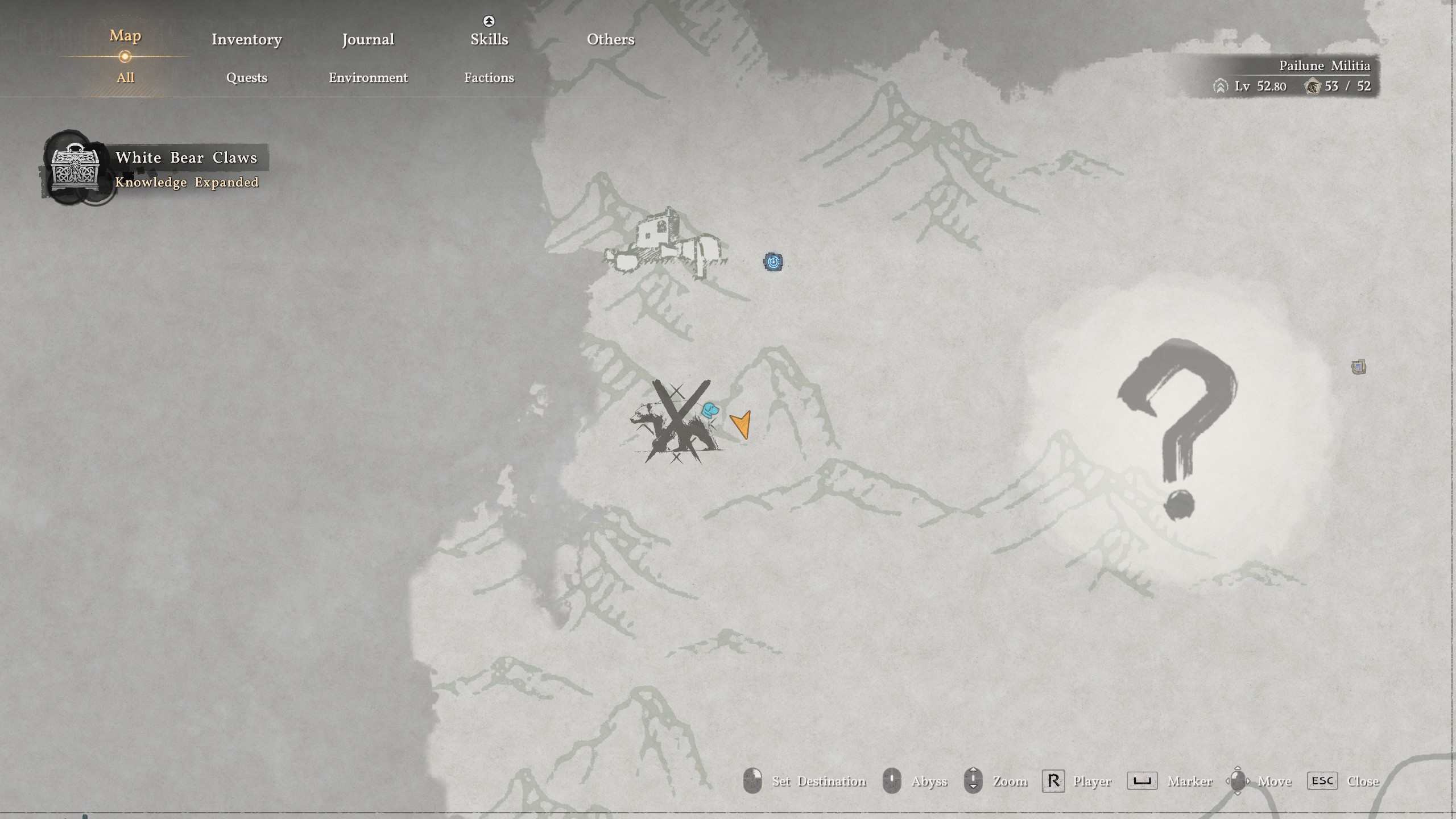The height and width of the screenshot is (819, 1456).
Task: Enable the Environment filter
Action: 367,78
